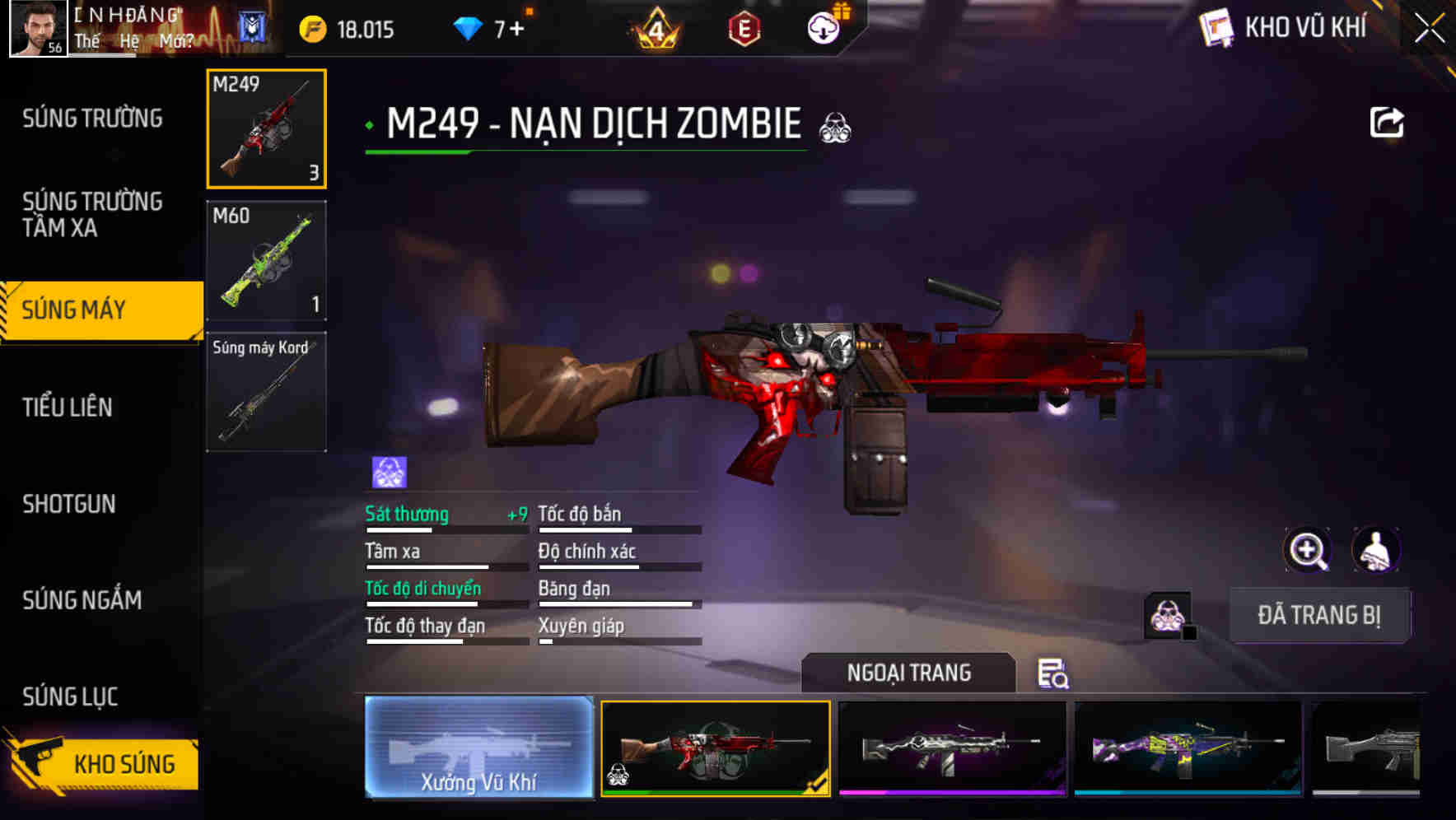Open the weapon guide Kho Vũ Khí icon
Image resolution: width=1456 pixels, height=820 pixels.
point(1217,27)
